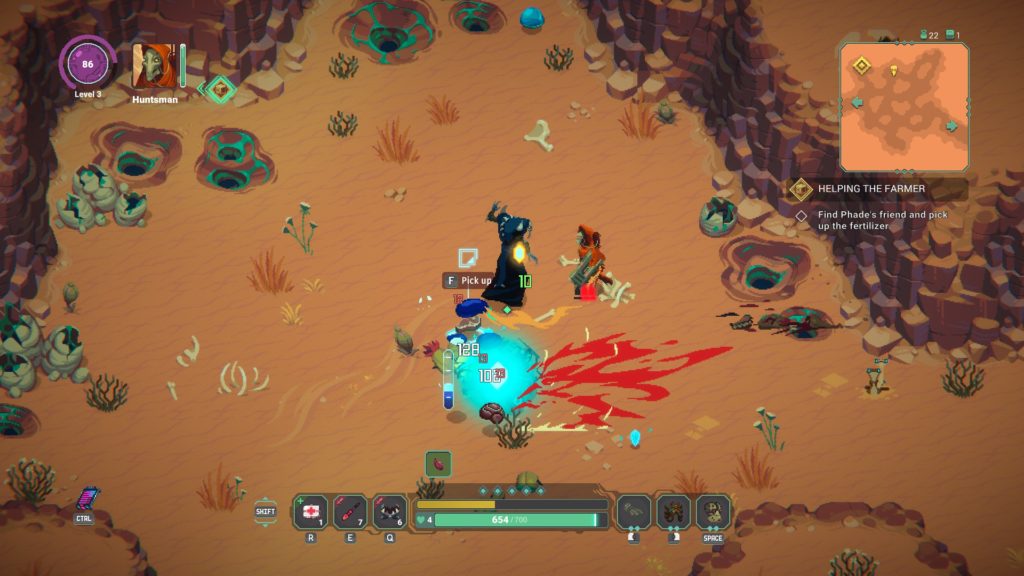Choose the greyed-out weapon ability slot
Screen dimensions: 1024x576
coord(634,511)
